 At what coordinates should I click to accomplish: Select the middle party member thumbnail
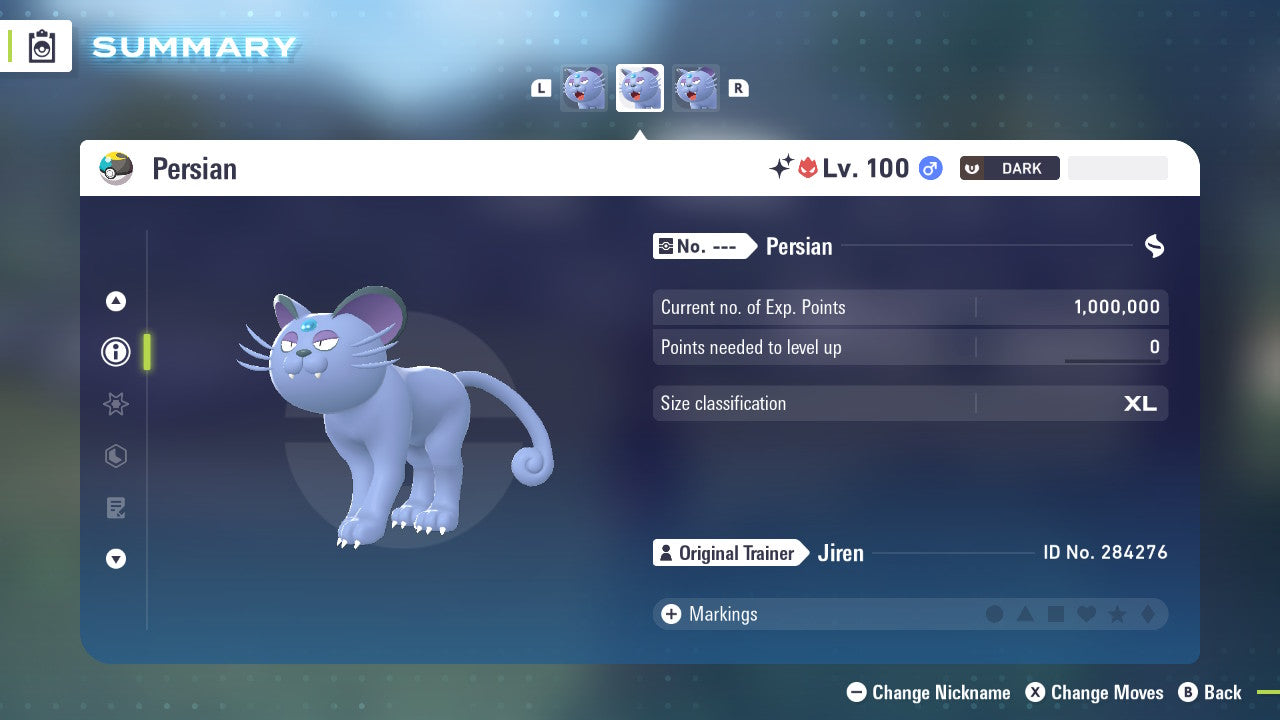640,87
